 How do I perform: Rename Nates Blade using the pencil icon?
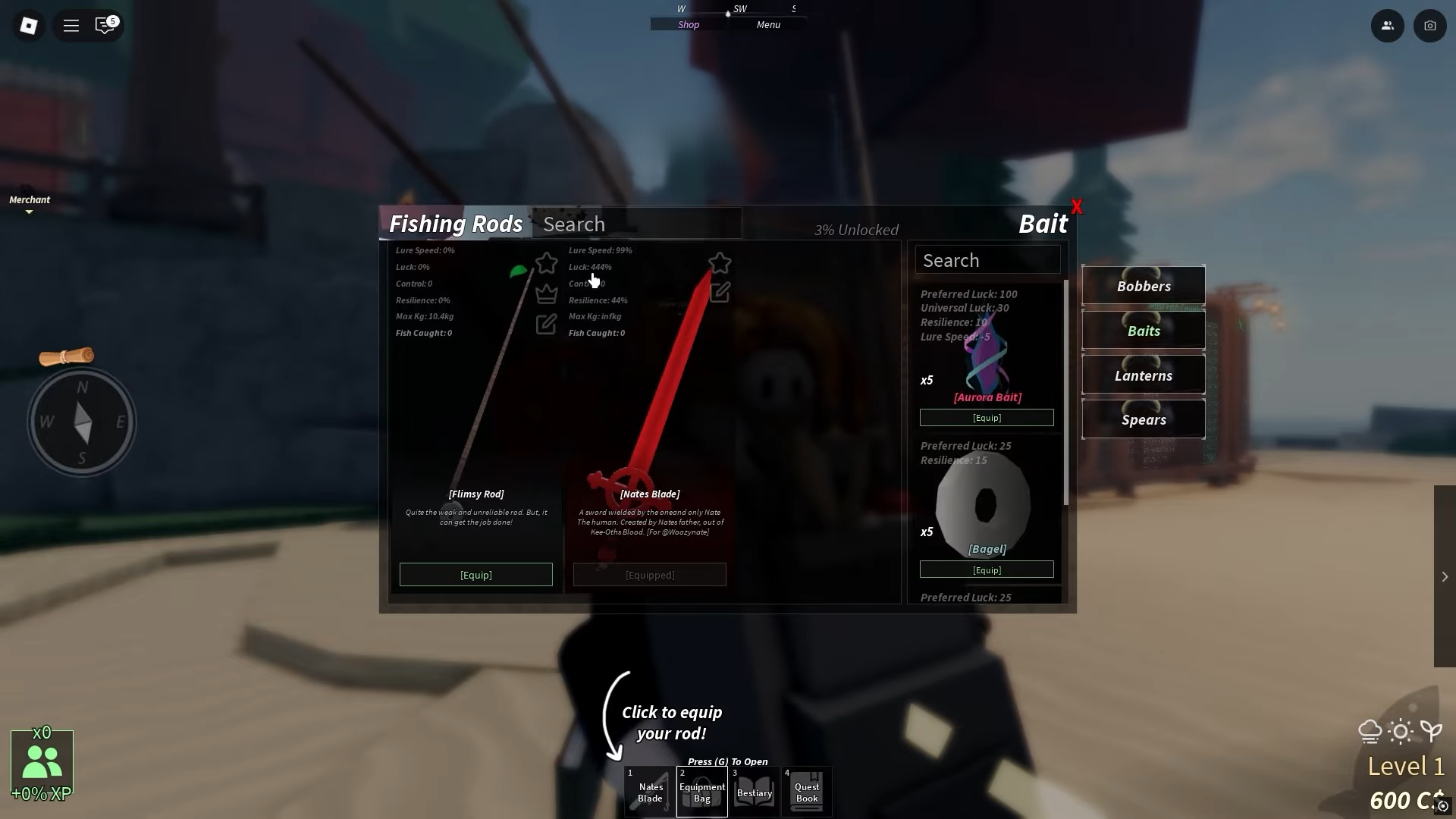[720, 293]
